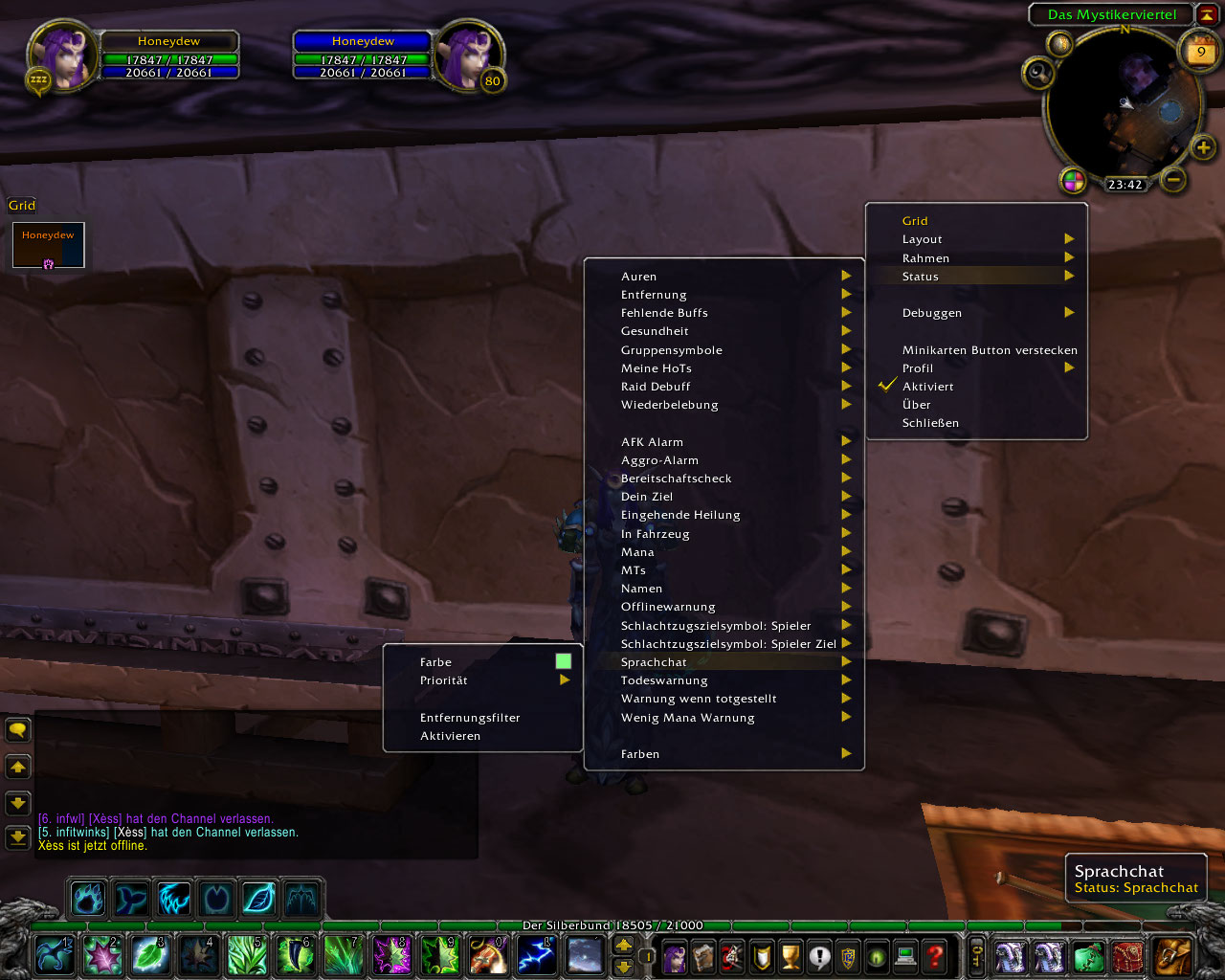Choose Schließen to close the Grid menu

click(930, 423)
